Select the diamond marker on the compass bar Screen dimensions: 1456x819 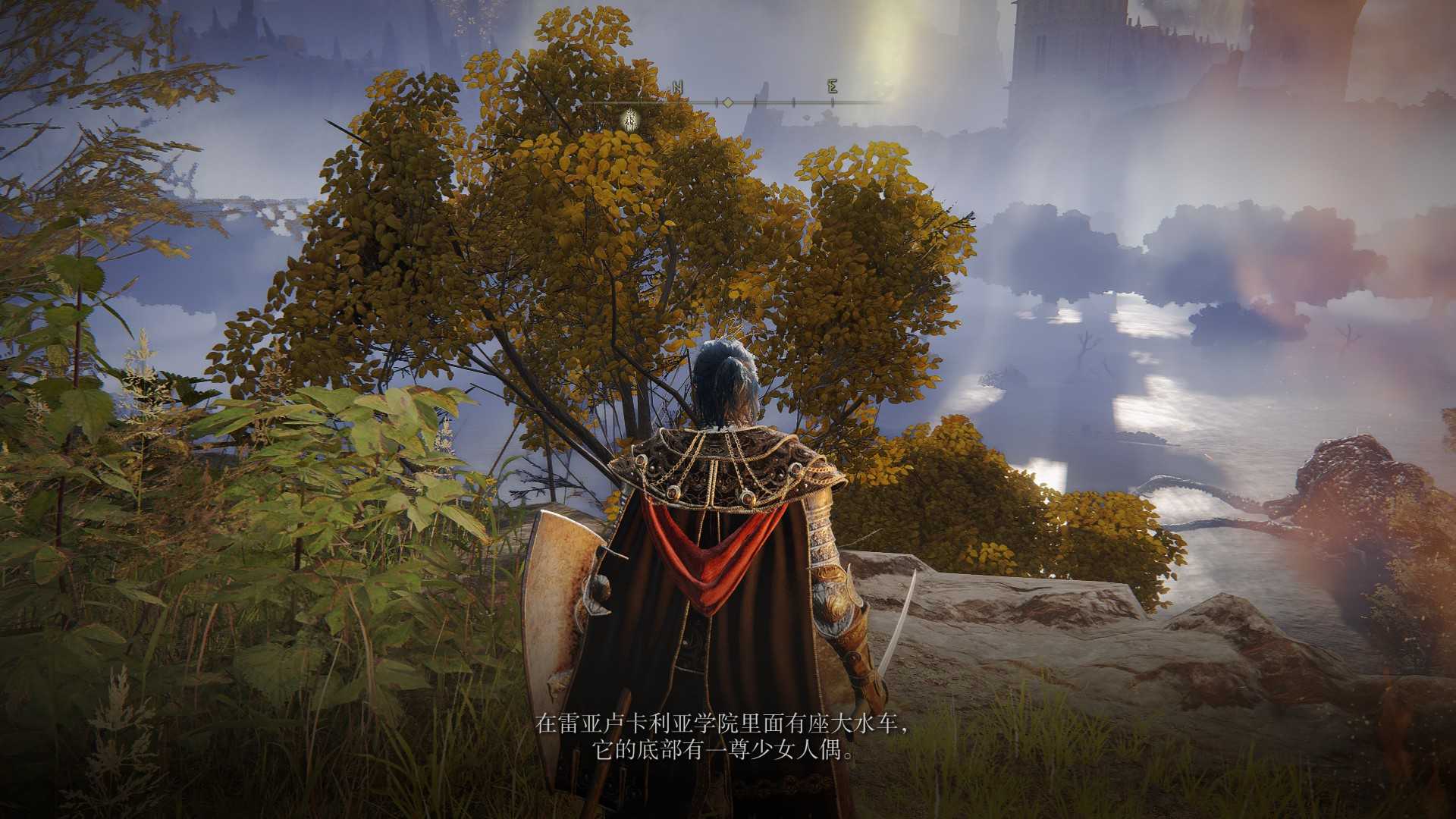727,102
